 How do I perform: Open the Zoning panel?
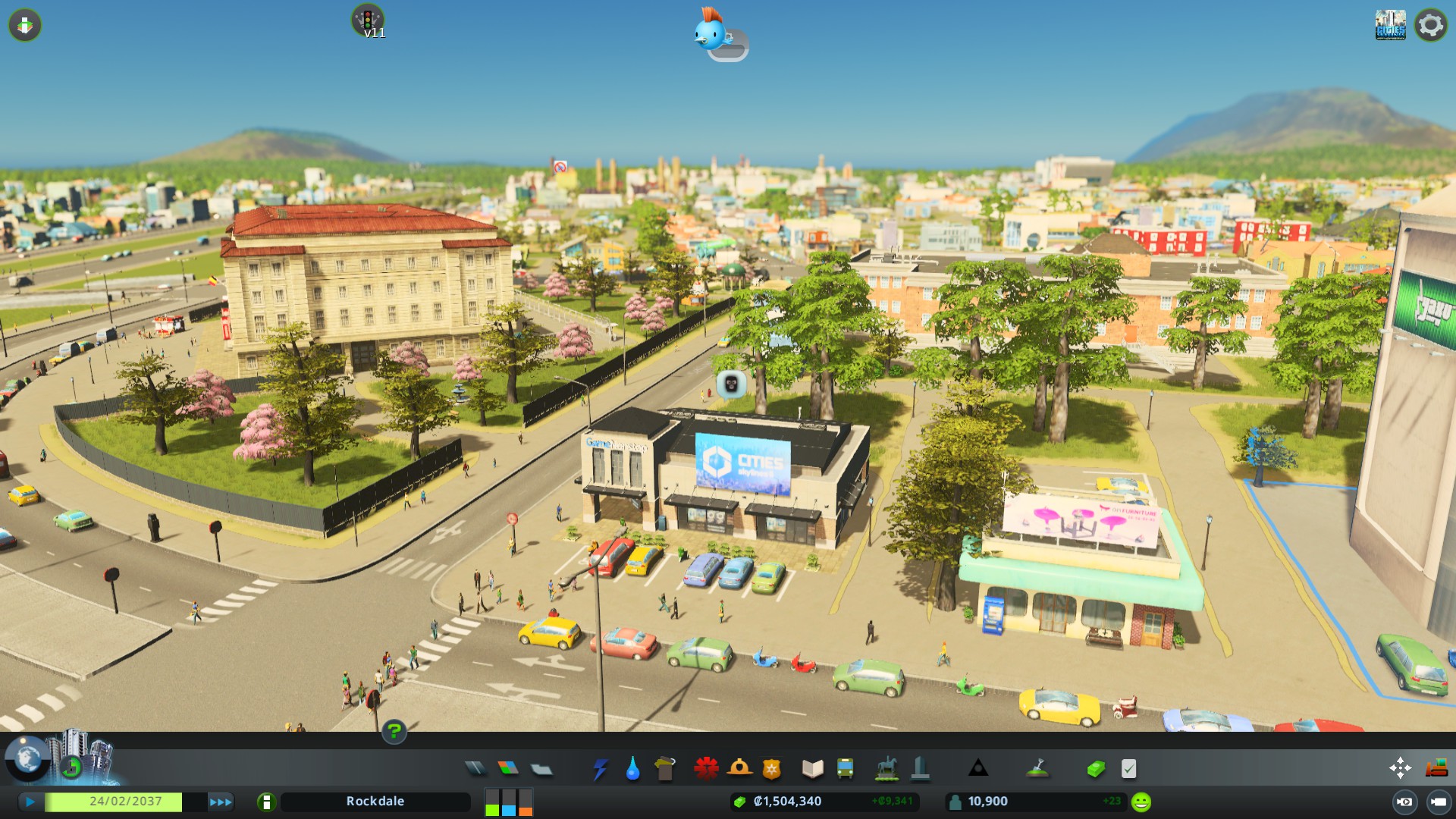[507, 768]
